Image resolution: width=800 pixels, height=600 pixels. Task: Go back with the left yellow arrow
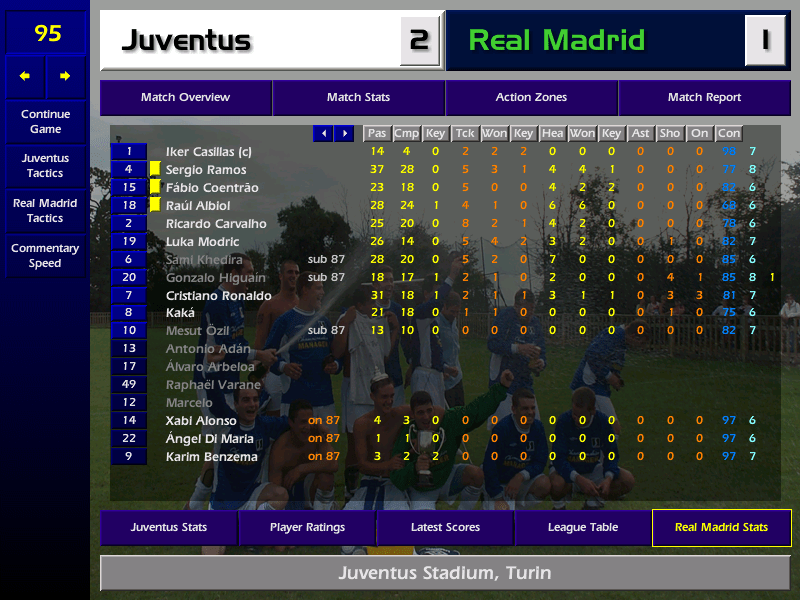click(25, 76)
